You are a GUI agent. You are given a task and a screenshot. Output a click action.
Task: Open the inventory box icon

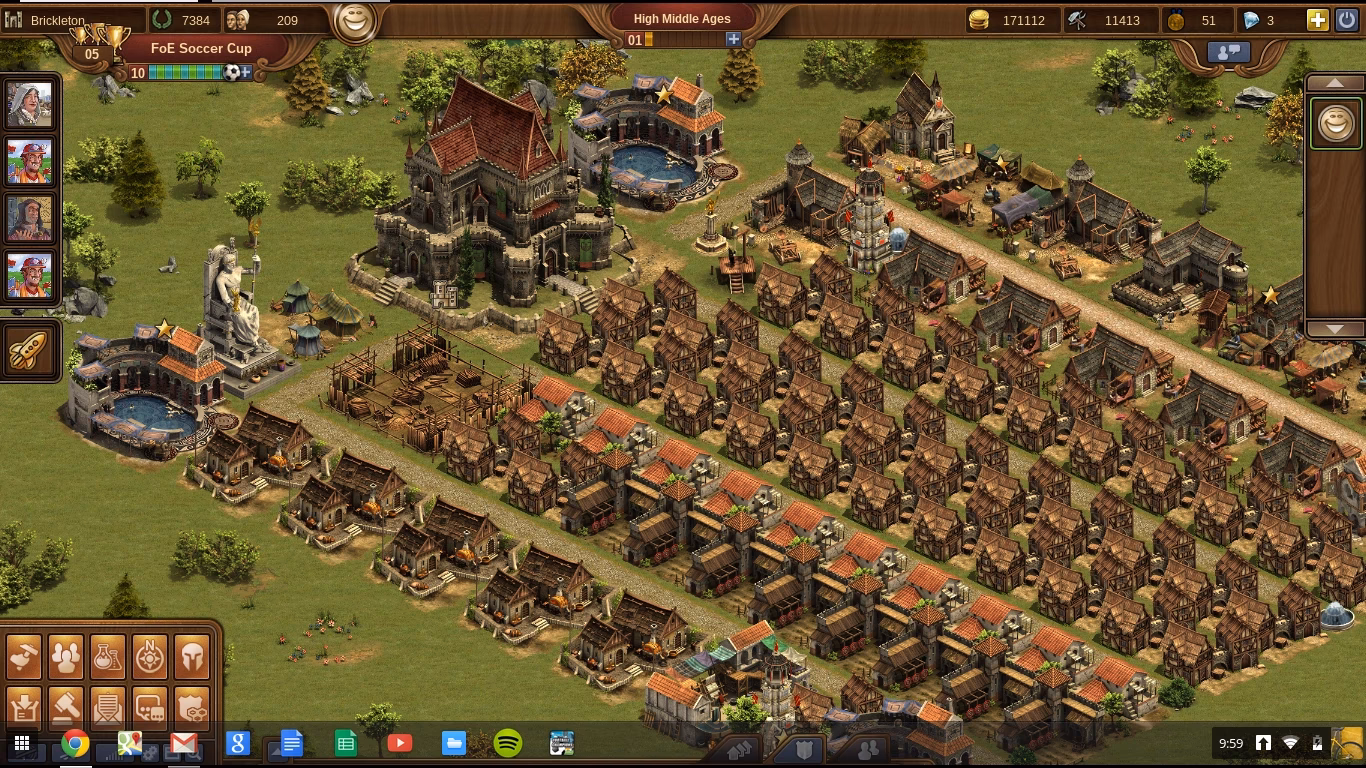click(x=24, y=706)
